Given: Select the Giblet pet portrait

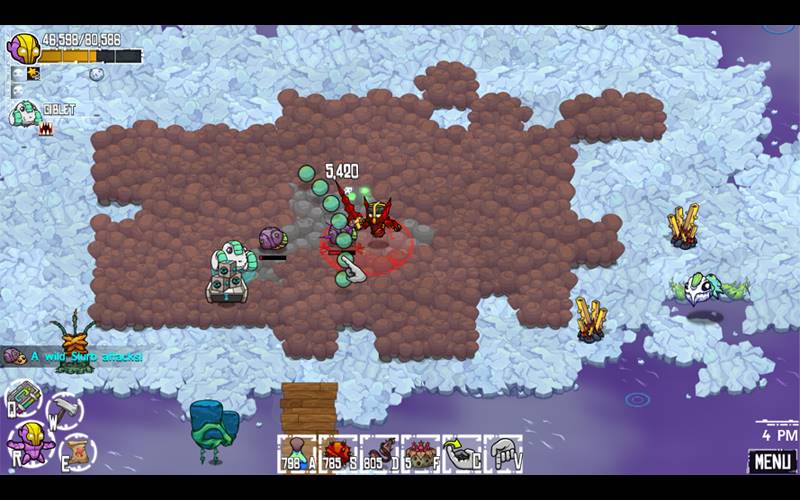Looking at the screenshot, I should (x=24, y=113).
